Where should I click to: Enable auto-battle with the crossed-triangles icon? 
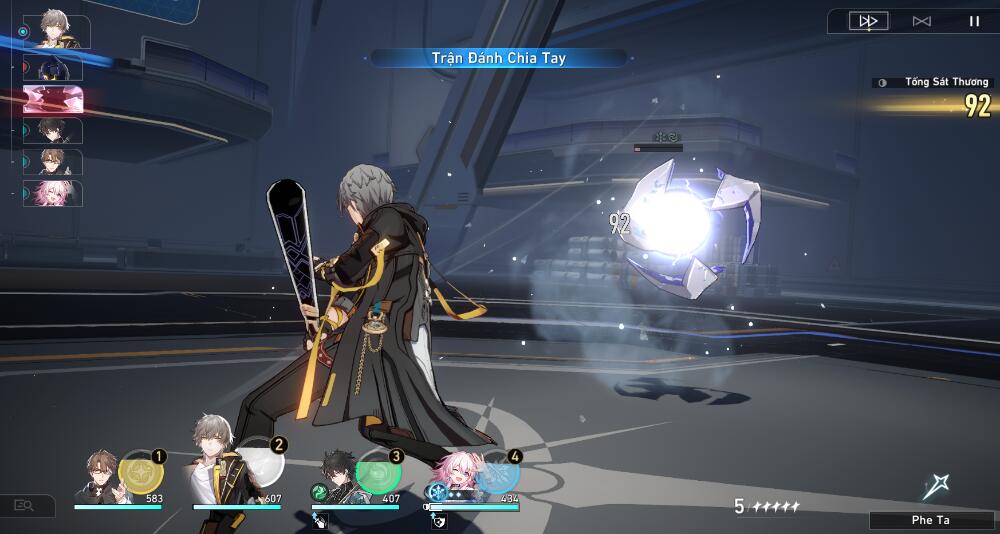922,21
